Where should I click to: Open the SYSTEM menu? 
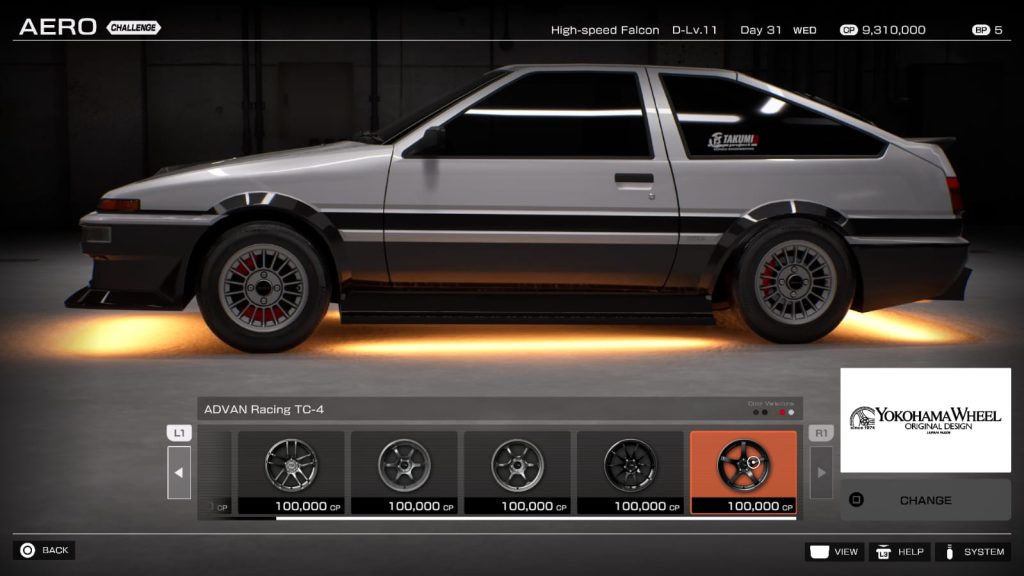coord(973,551)
